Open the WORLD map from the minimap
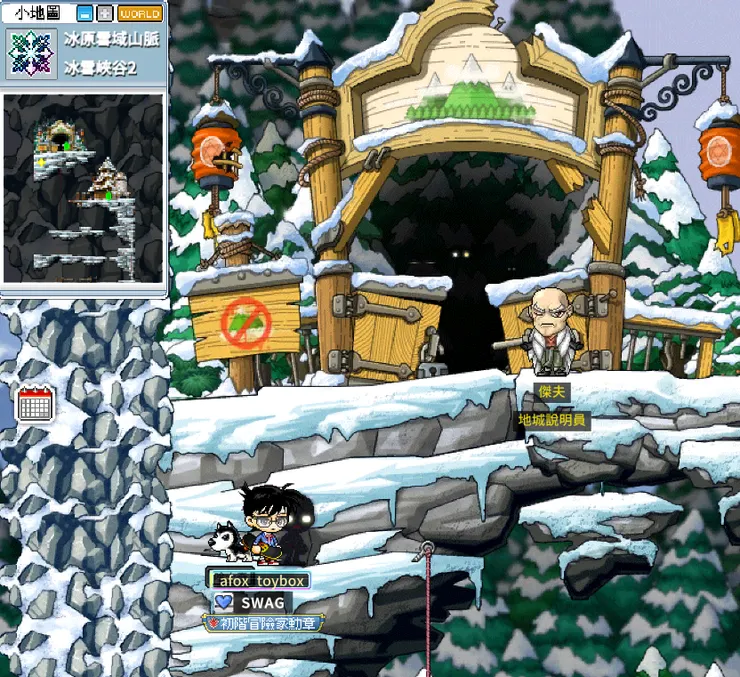 139,14
